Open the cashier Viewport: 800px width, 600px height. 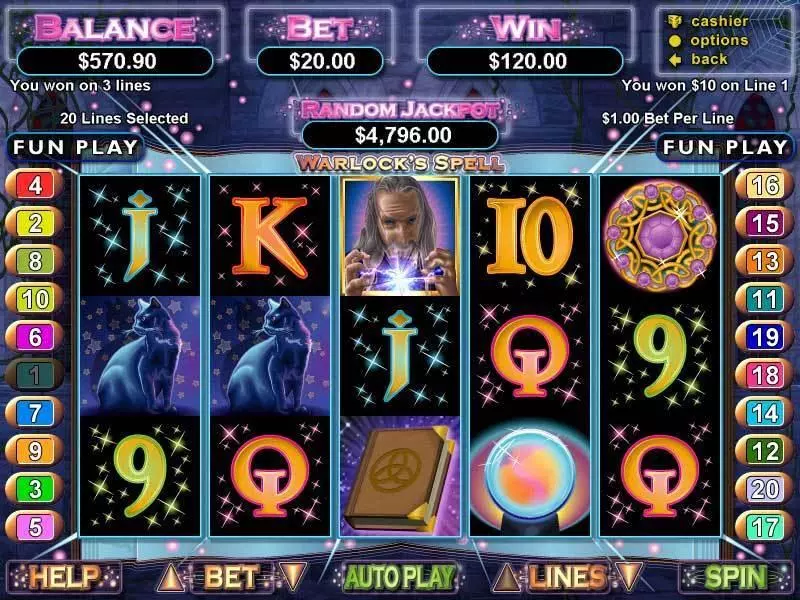click(x=720, y=22)
